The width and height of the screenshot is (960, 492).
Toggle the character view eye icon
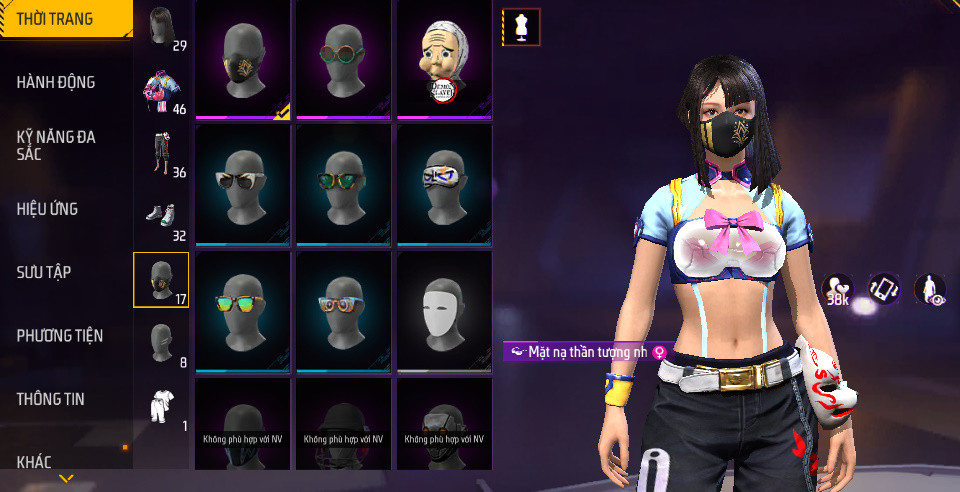929,289
